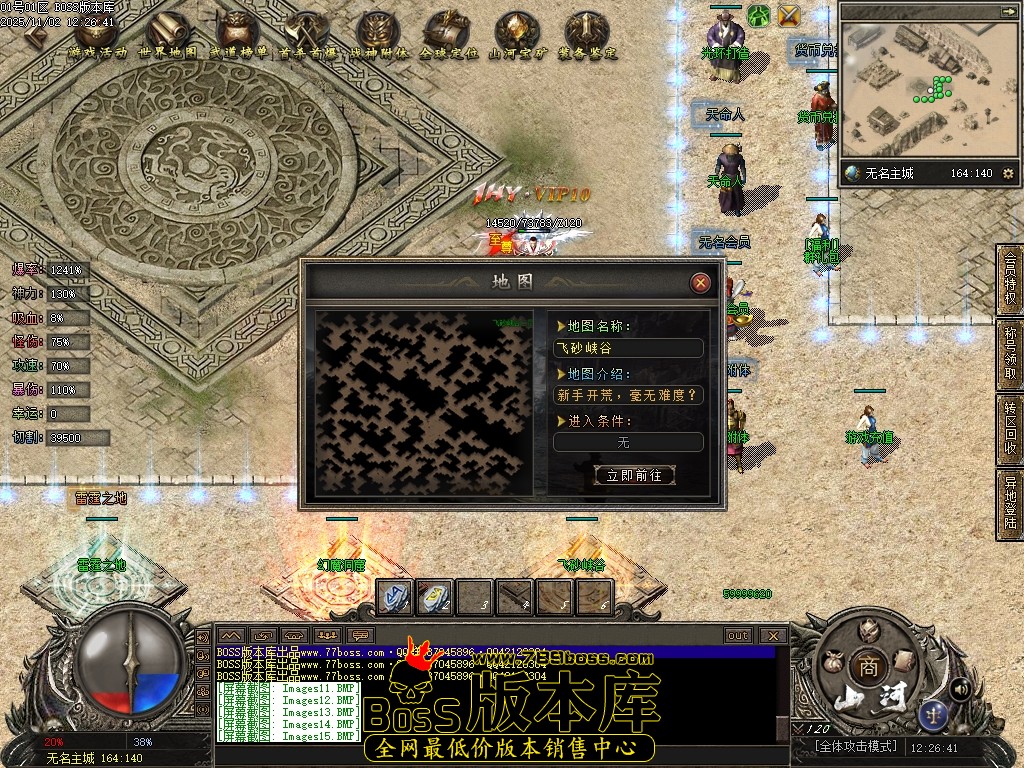Select the 会员特权 side tab
This screenshot has width=1024, height=768.
pyautogui.click(x=1010, y=280)
